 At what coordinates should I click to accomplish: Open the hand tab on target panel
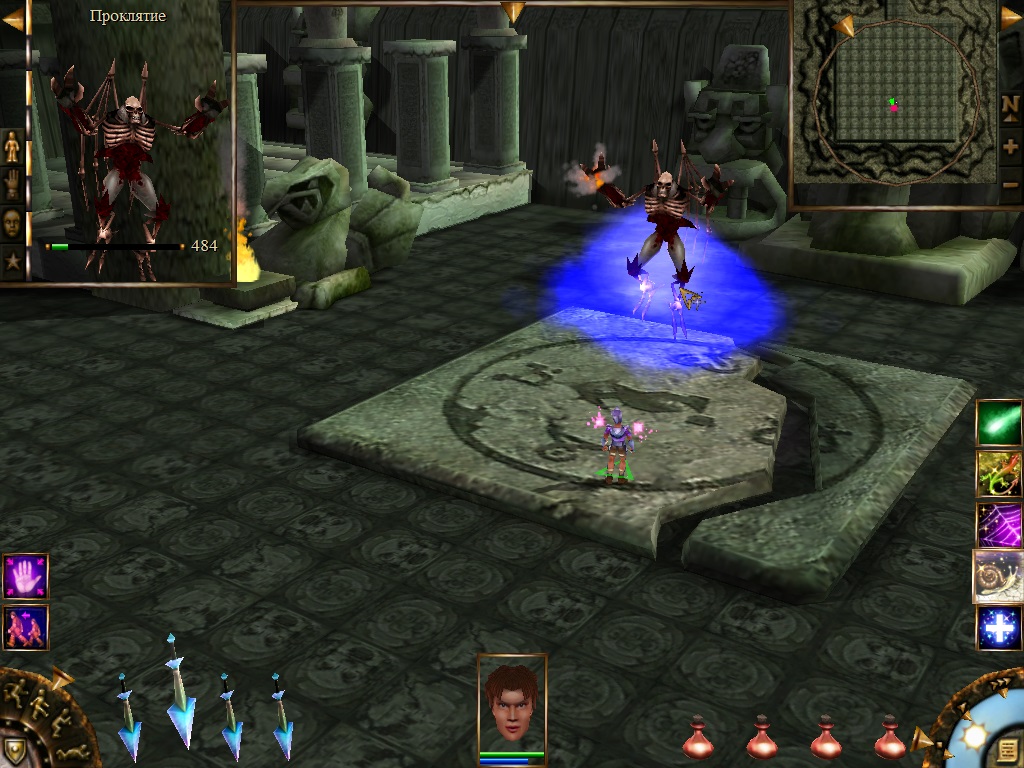pyautogui.click(x=12, y=185)
